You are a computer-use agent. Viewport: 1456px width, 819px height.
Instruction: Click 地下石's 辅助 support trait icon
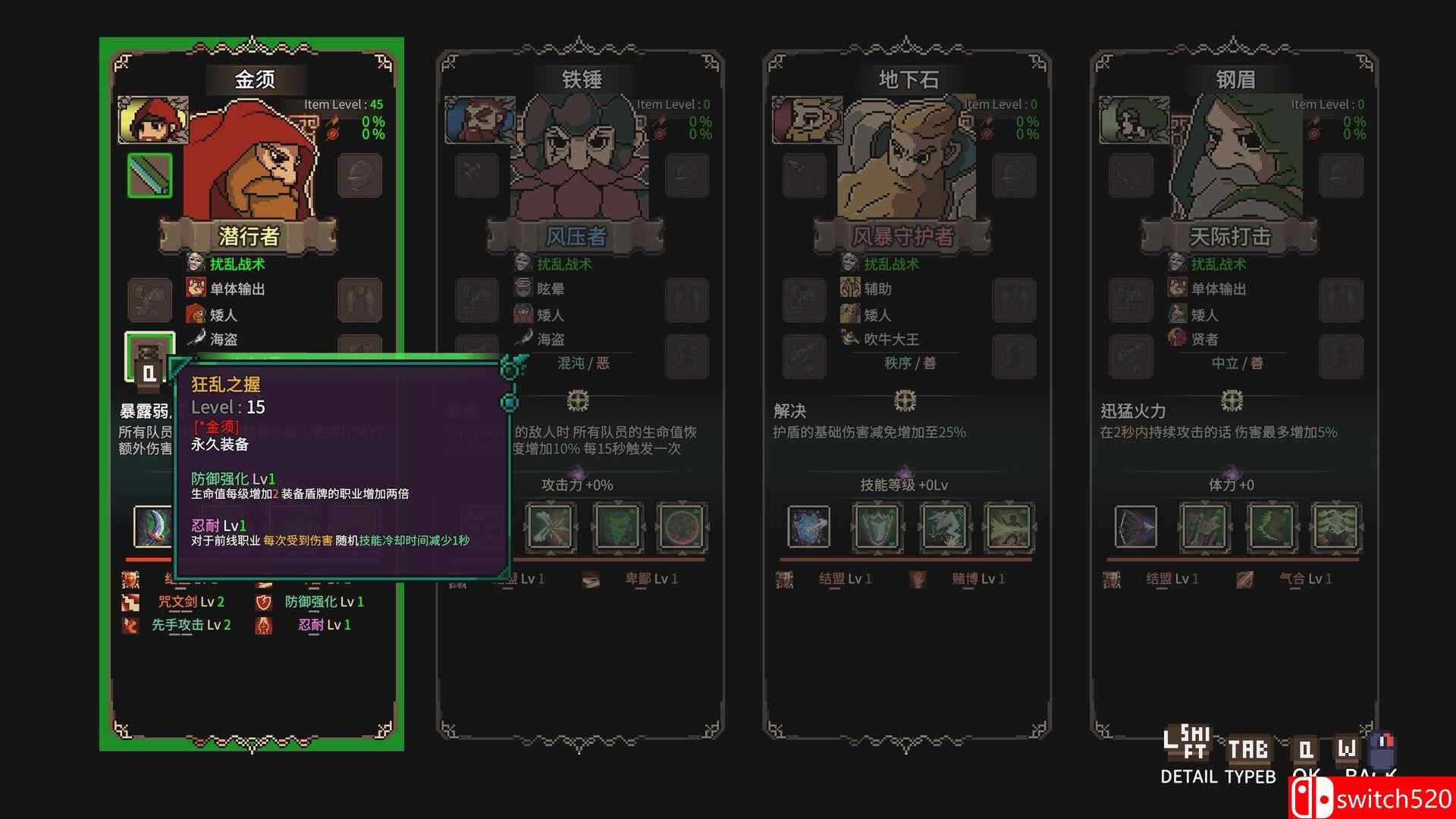pyautogui.click(x=850, y=289)
